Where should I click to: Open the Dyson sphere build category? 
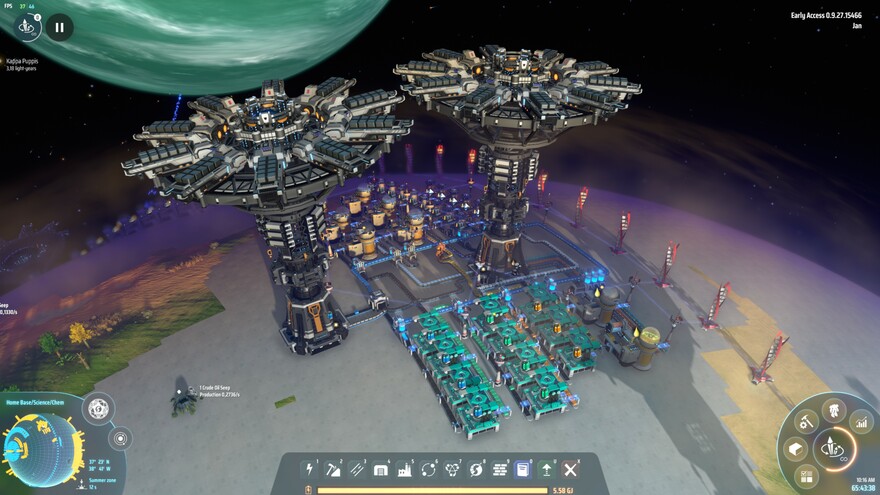point(475,469)
